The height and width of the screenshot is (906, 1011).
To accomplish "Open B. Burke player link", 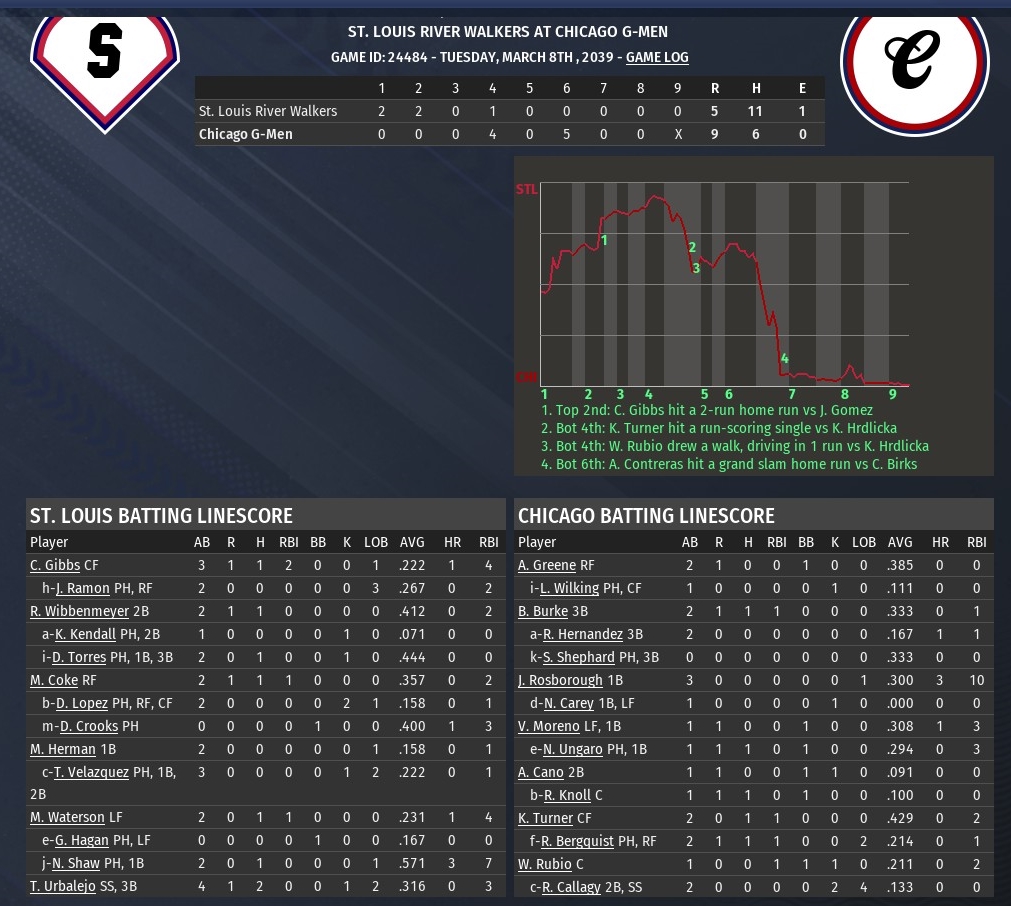I will coord(543,611).
